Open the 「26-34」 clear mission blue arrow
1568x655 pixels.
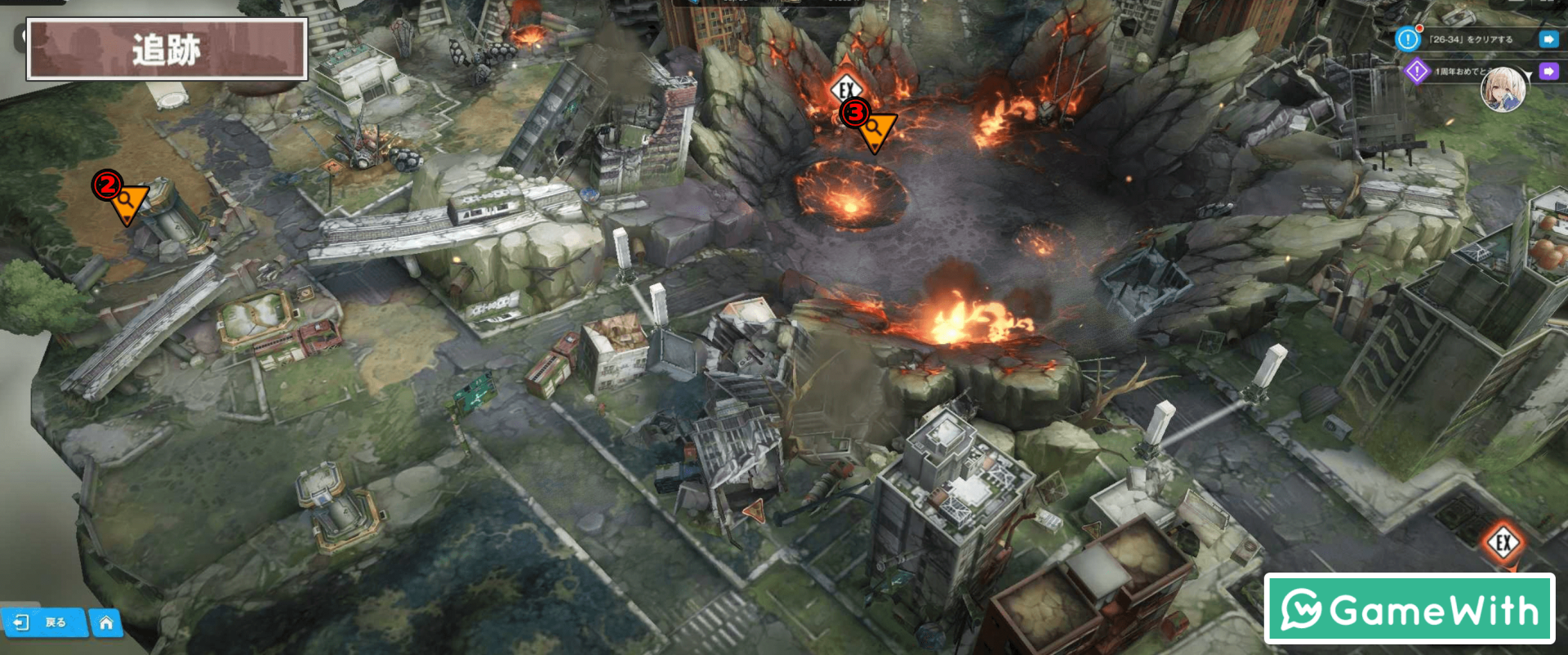[x=1548, y=39]
